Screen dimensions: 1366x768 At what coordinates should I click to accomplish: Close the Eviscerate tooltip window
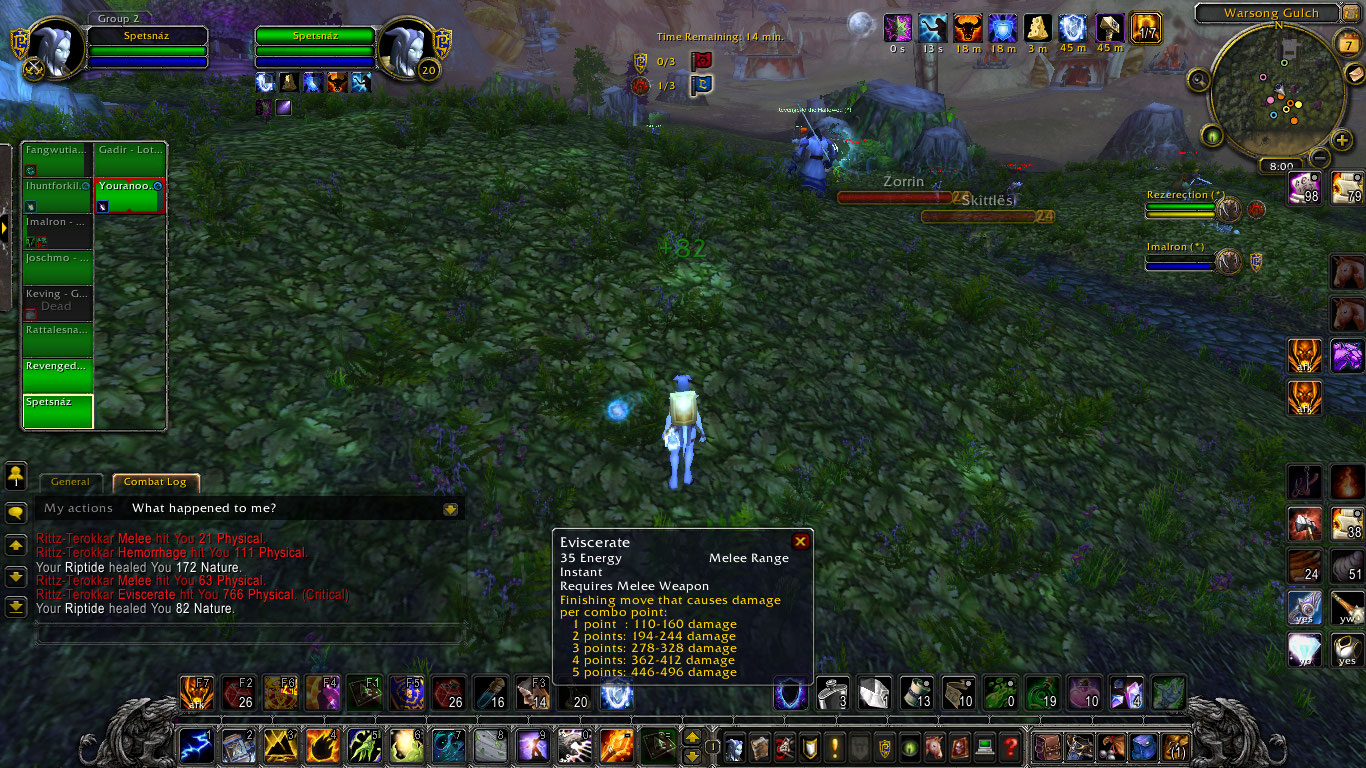800,541
